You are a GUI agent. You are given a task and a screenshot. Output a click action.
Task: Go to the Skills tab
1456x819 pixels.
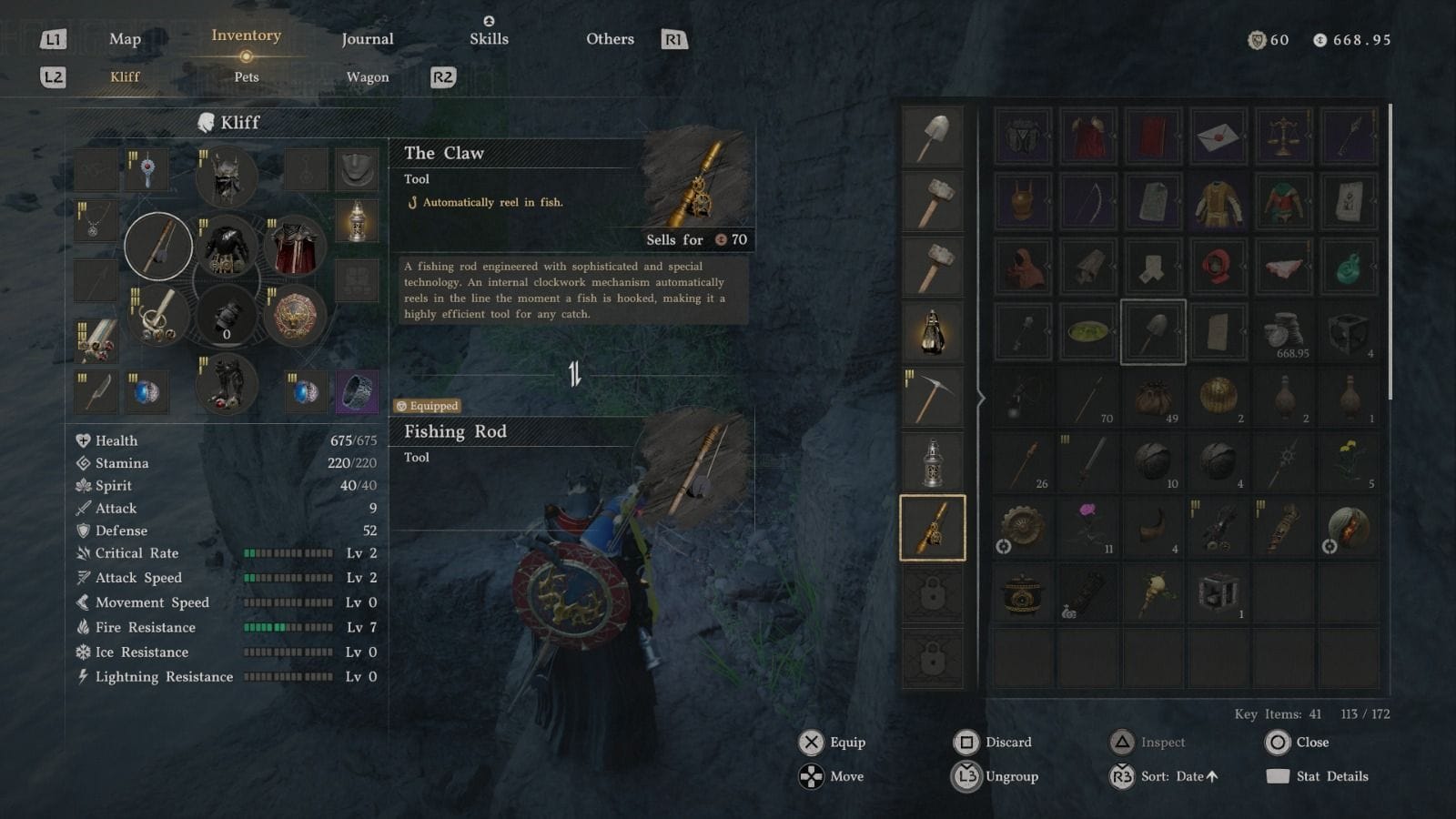coord(489,39)
